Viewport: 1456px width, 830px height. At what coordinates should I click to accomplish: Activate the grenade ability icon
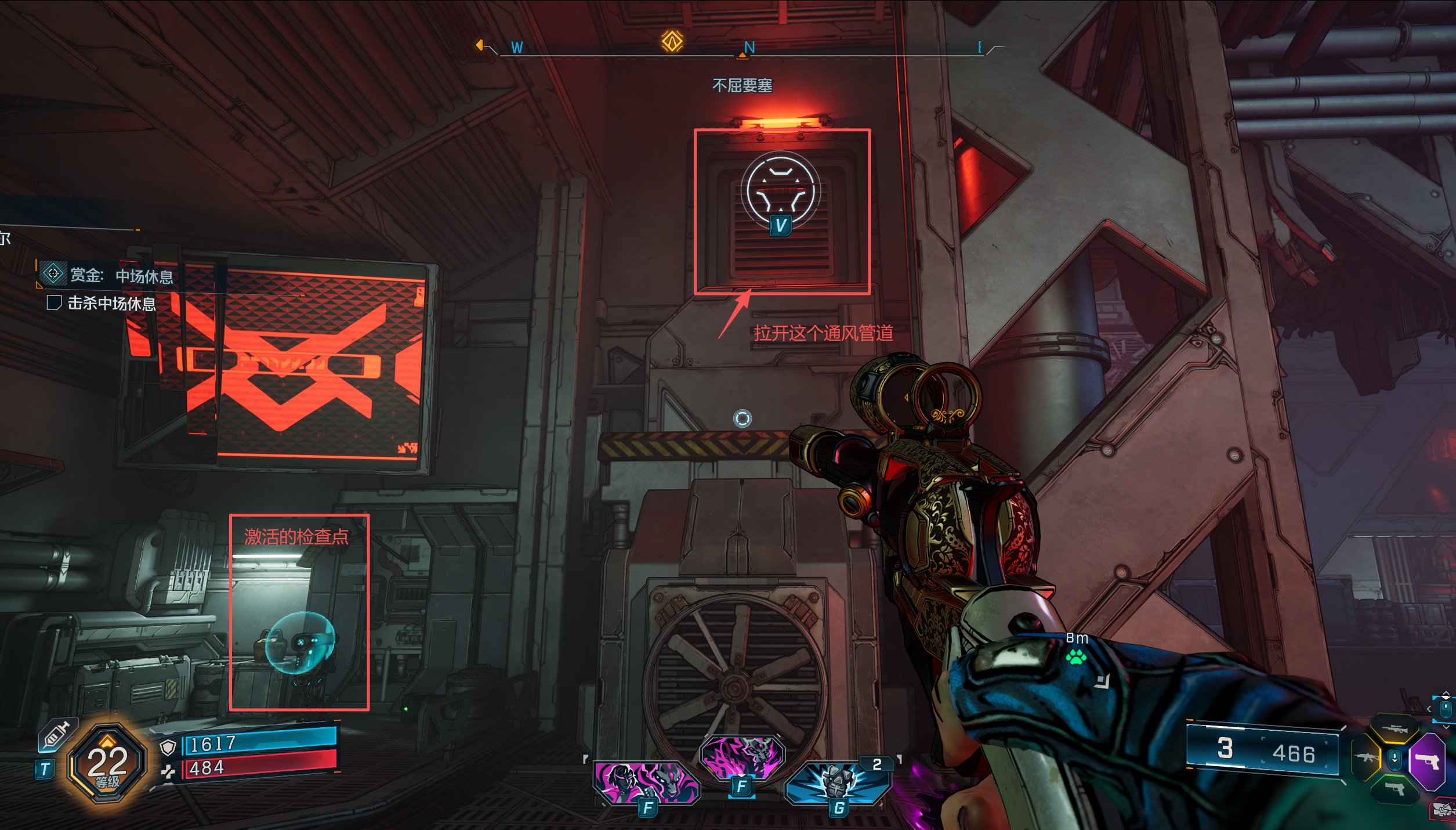point(837,782)
